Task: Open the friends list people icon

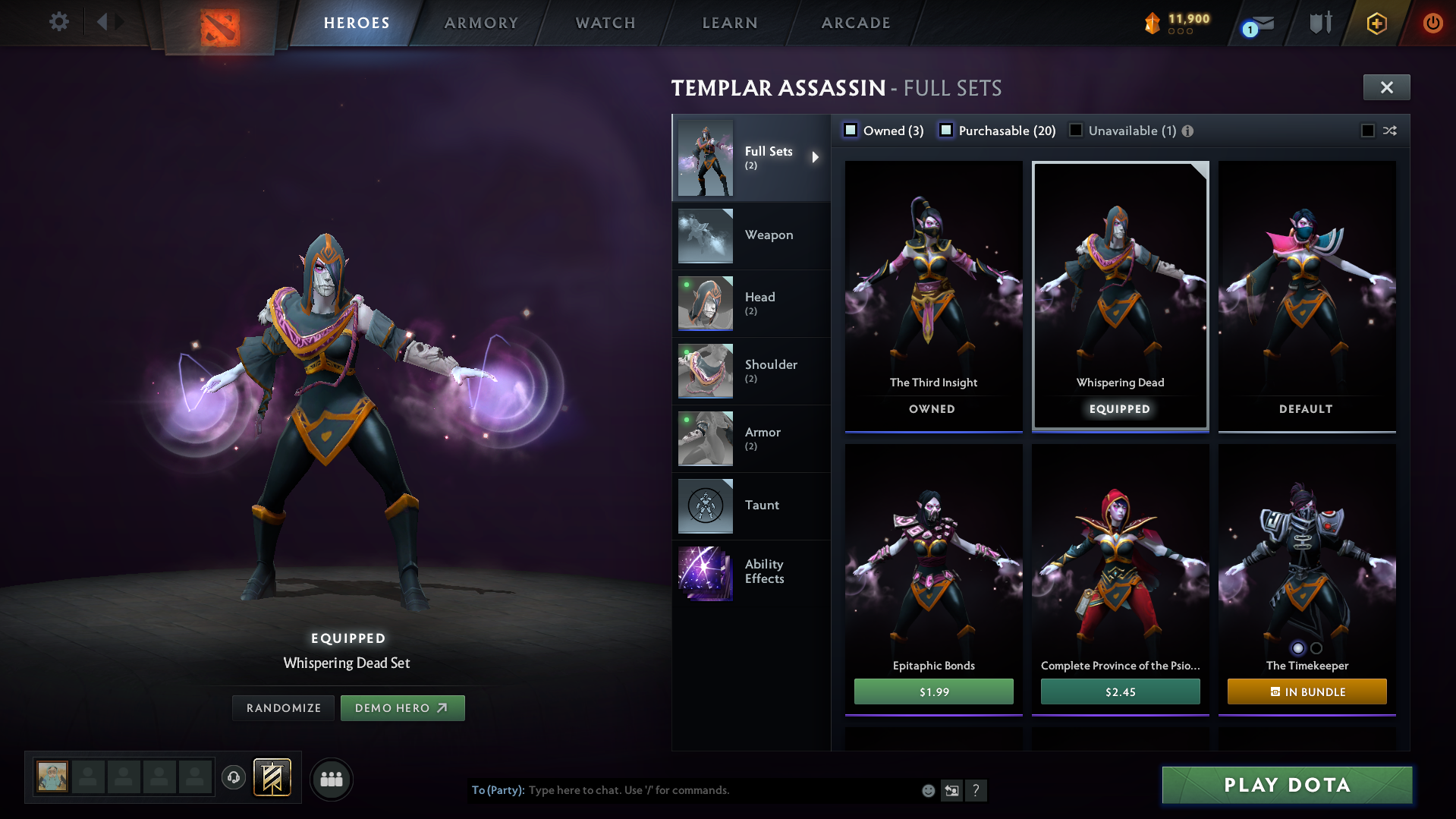Action: [332, 779]
